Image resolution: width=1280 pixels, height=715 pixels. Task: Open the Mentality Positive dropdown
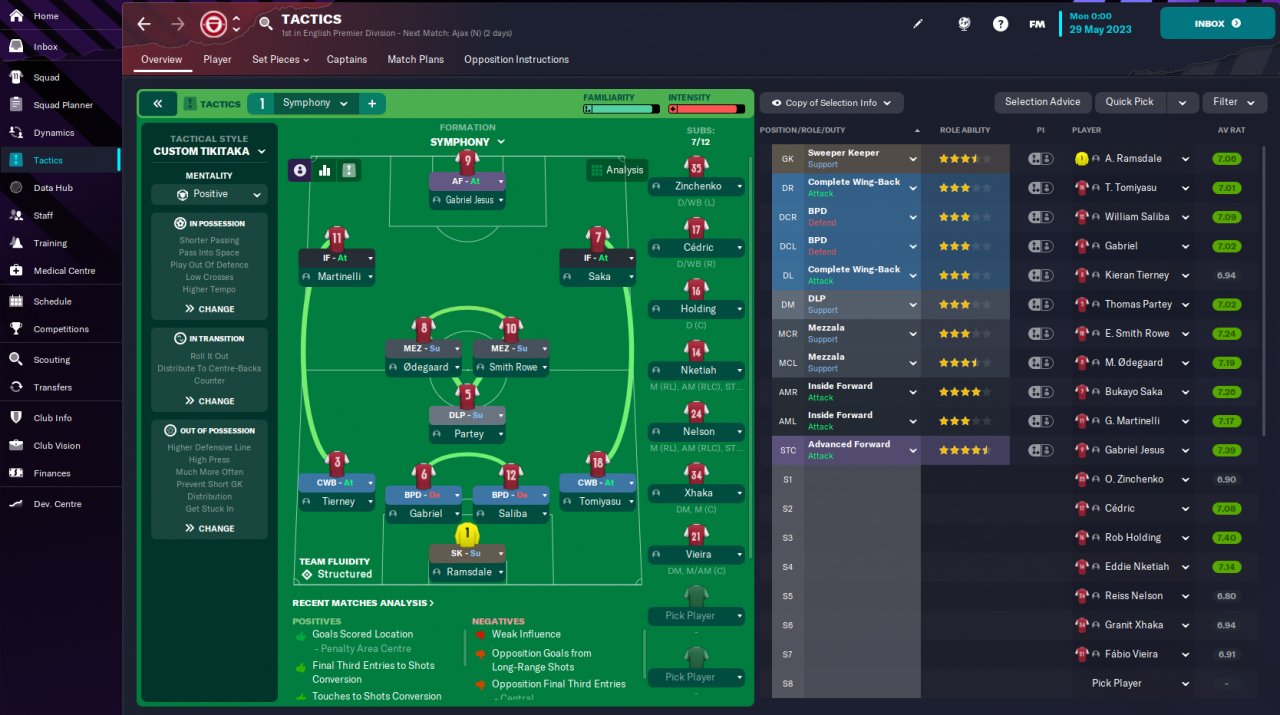[209, 195]
